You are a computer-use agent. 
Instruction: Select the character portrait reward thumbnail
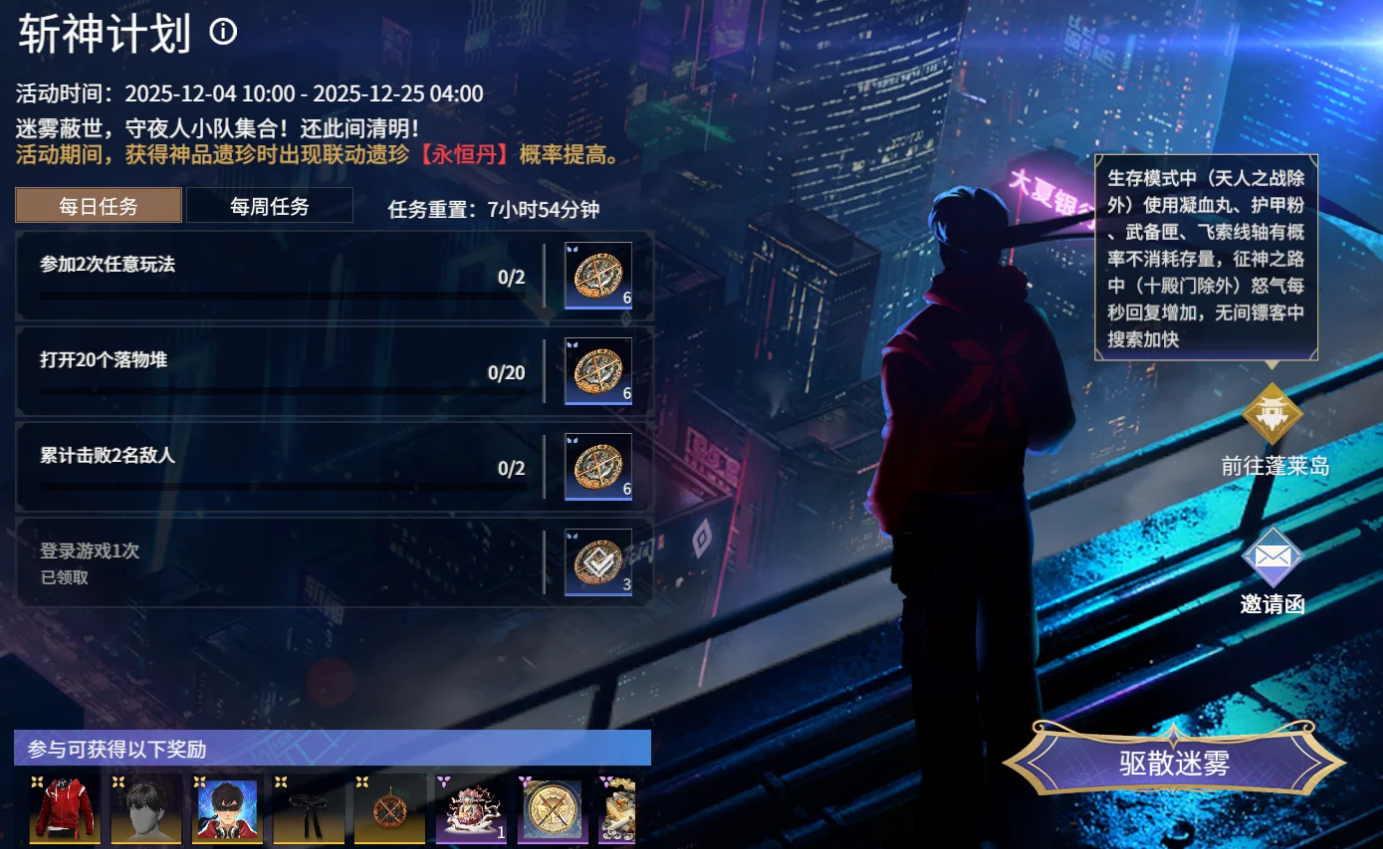pyautogui.click(x=227, y=808)
